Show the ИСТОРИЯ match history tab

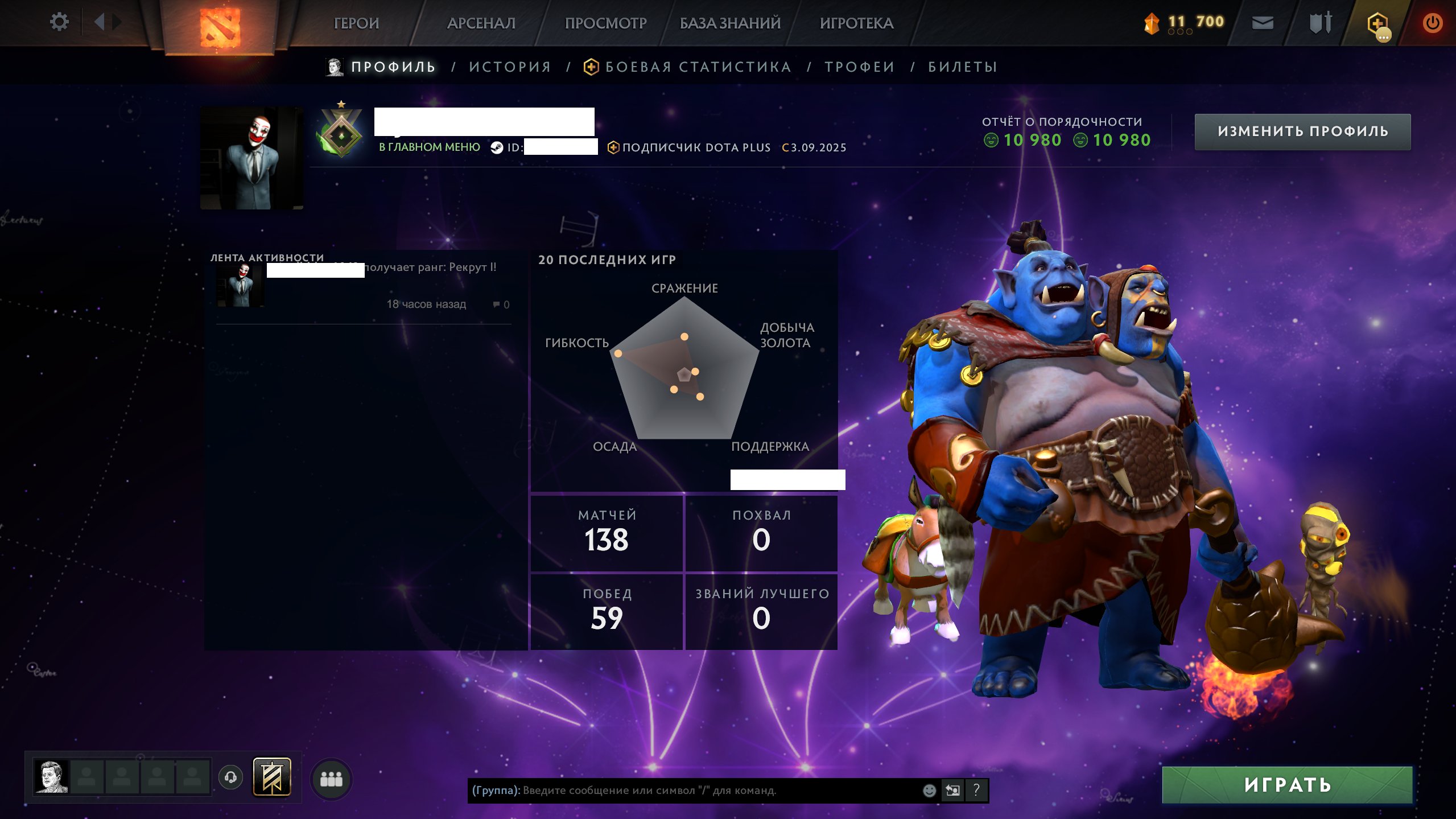coord(510,67)
